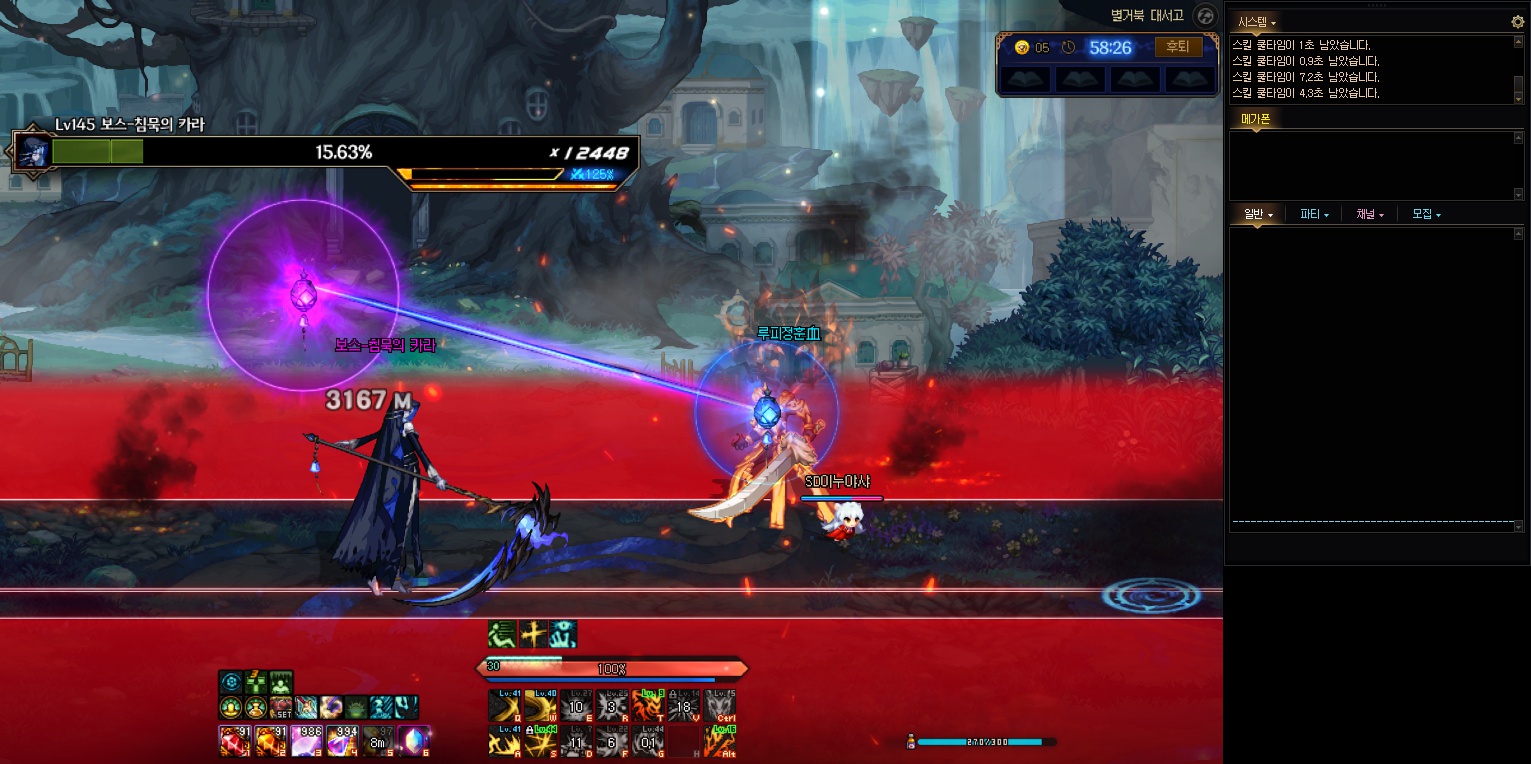Use the T-key flame beast skill
This screenshot has height=764, width=1531.
click(648, 706)
